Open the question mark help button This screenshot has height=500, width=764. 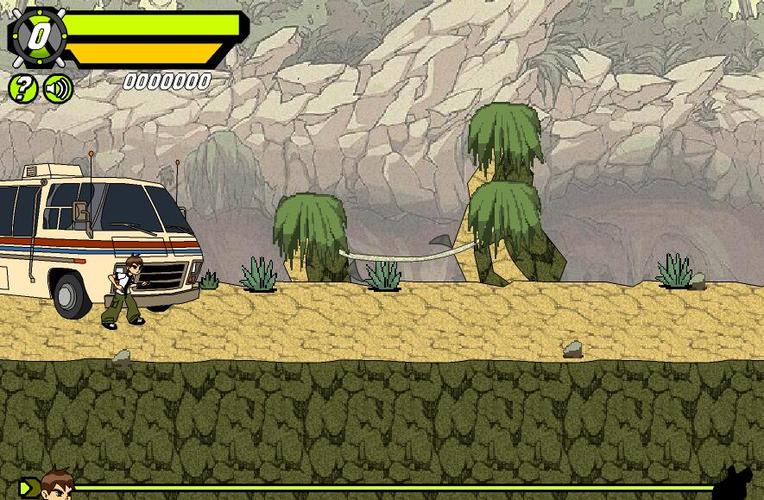(23, 88)
